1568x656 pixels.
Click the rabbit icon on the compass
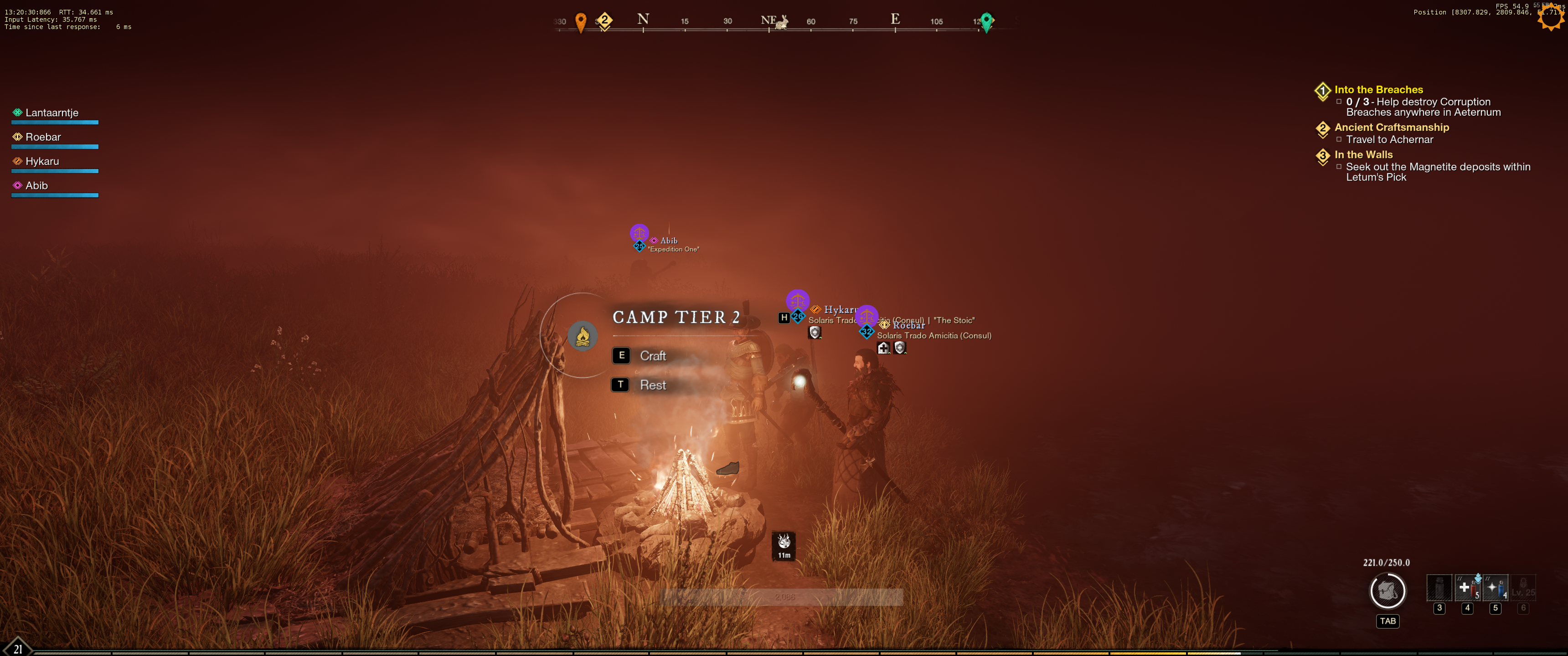782,23
